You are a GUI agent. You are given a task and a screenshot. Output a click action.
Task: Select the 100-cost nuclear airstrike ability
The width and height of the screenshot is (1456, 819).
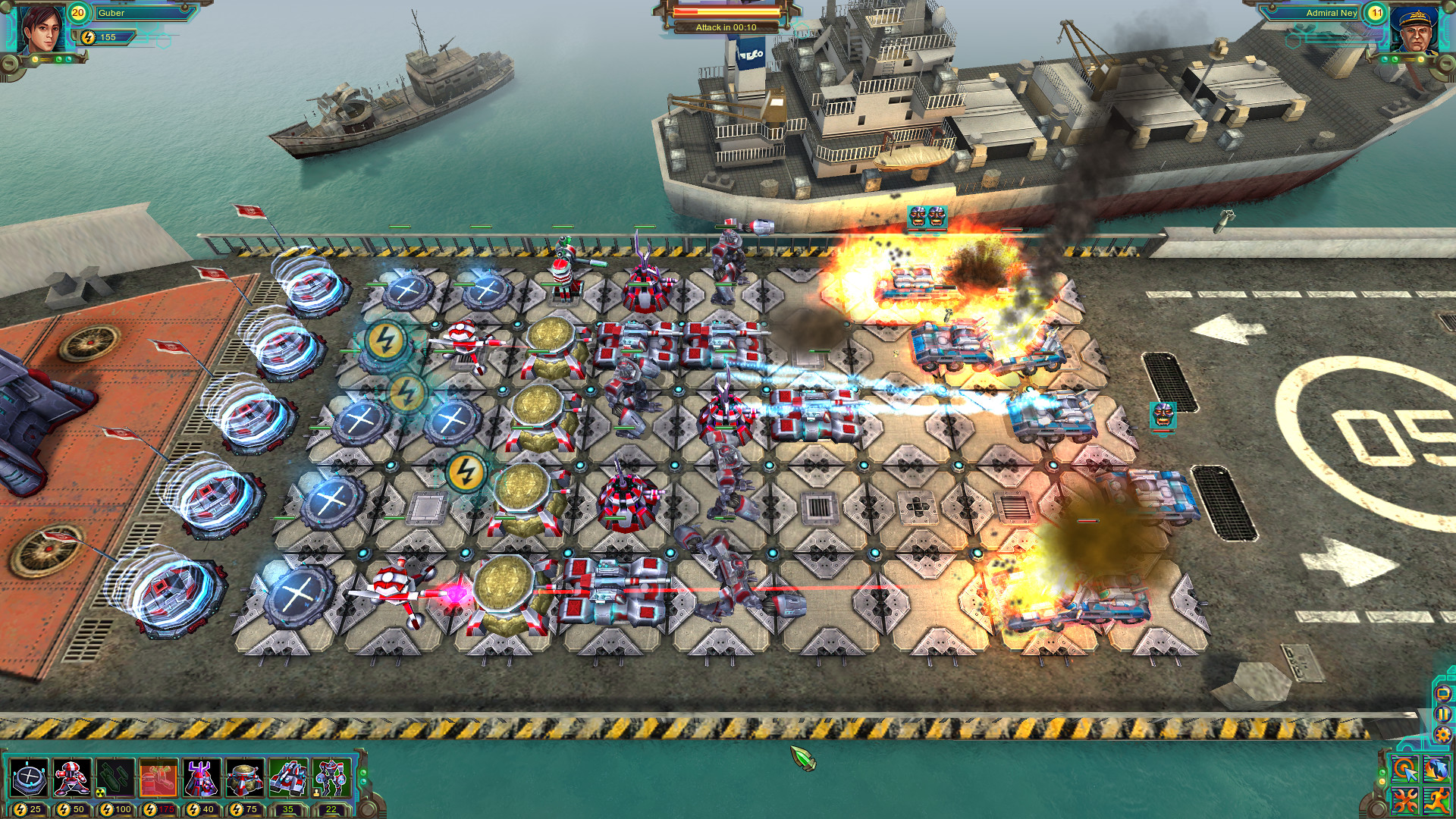(x=115, y=778)
